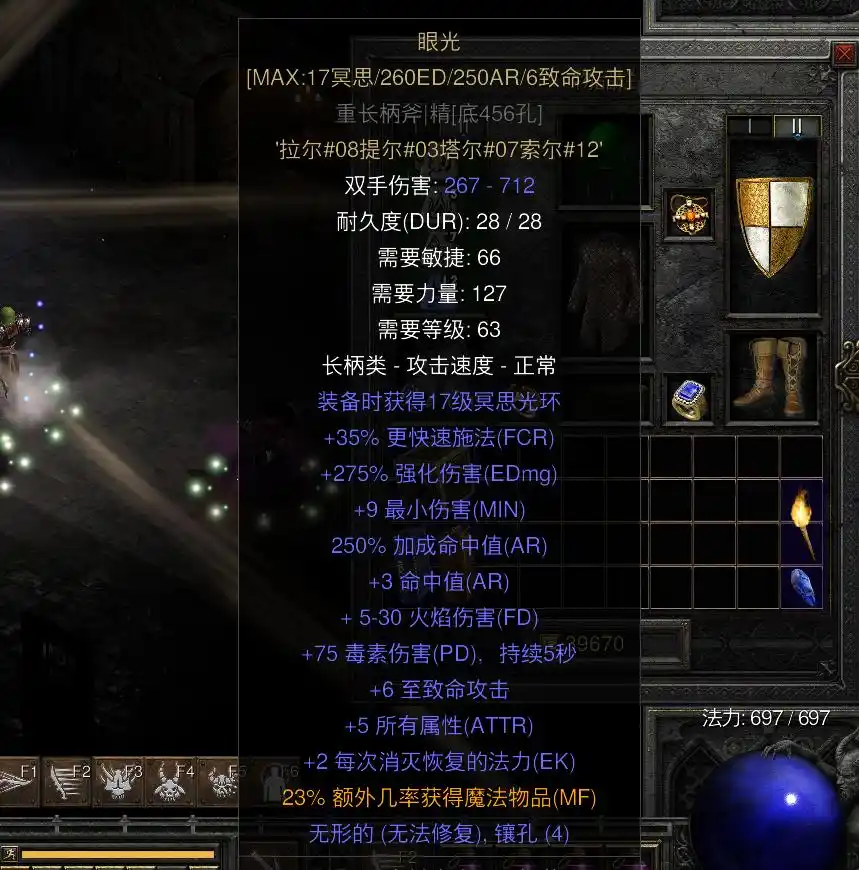
Task: Switch to weapon set I tab
Action: click(749, 127)
